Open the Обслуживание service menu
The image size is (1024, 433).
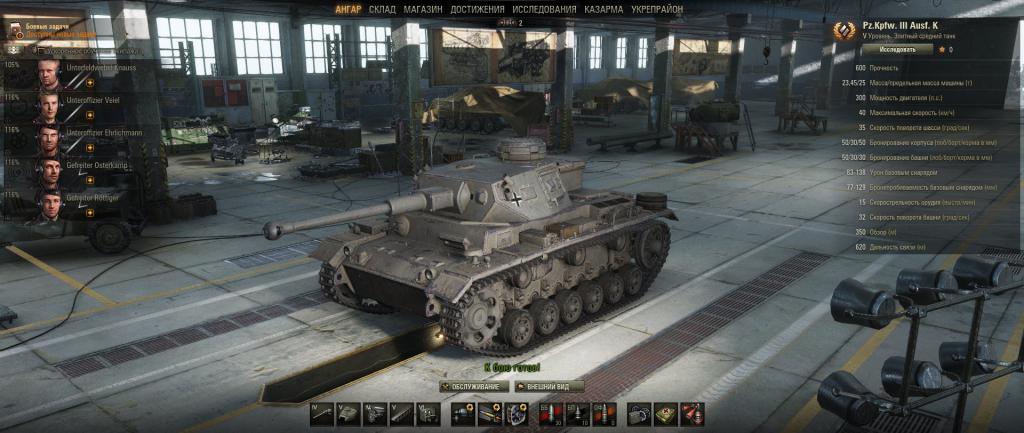coord(470,386)
